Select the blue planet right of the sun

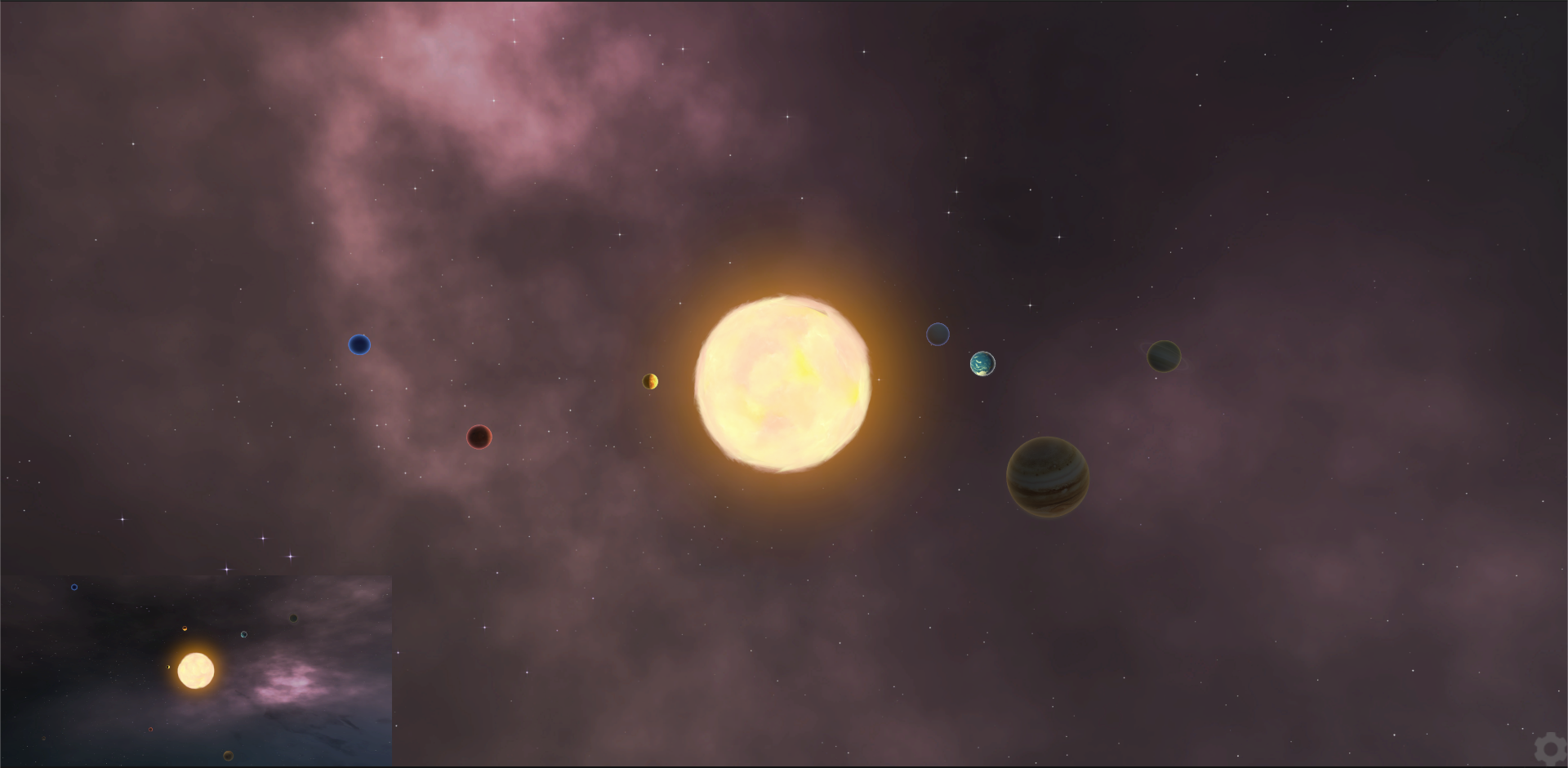pyautogui.click(x=939, y=335)
